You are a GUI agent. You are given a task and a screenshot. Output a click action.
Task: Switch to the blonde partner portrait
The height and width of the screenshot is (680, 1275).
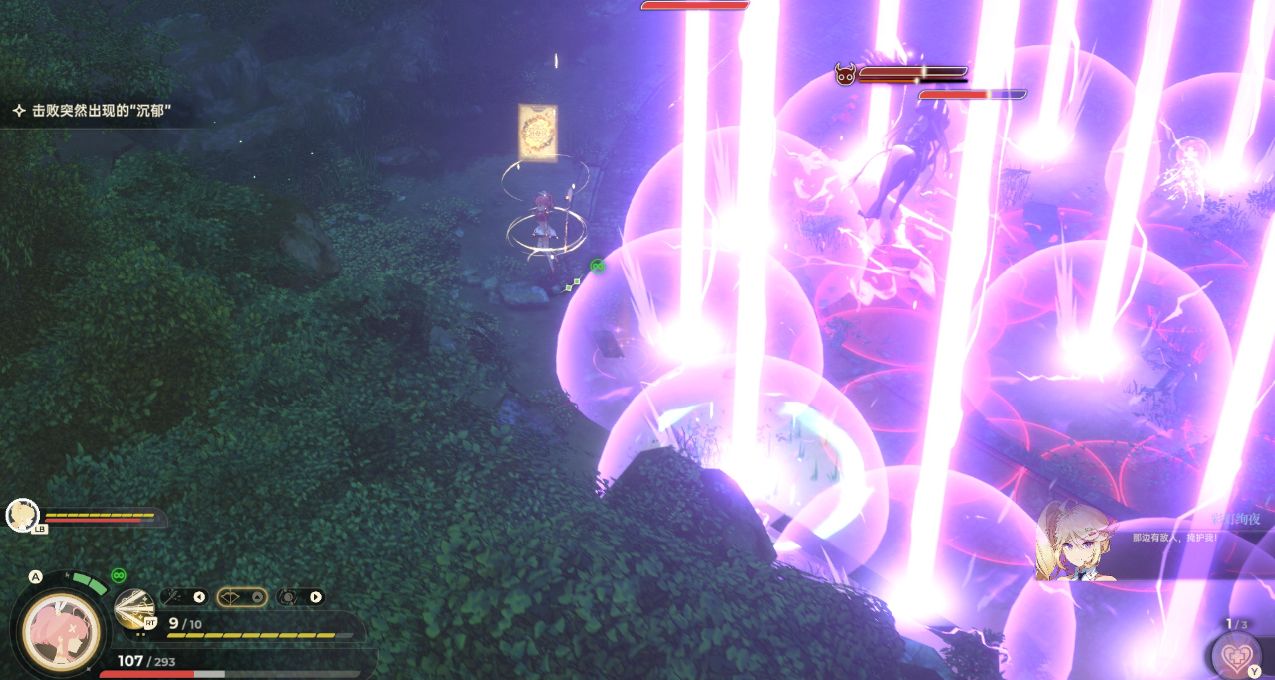pos(21,515)
